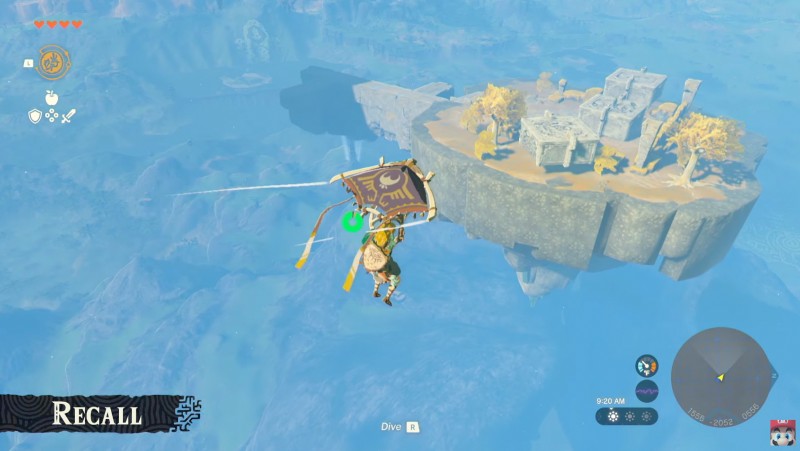Click the sunny weather forecast panel
This screenshot has height=451, width=800.
point(626,415)
